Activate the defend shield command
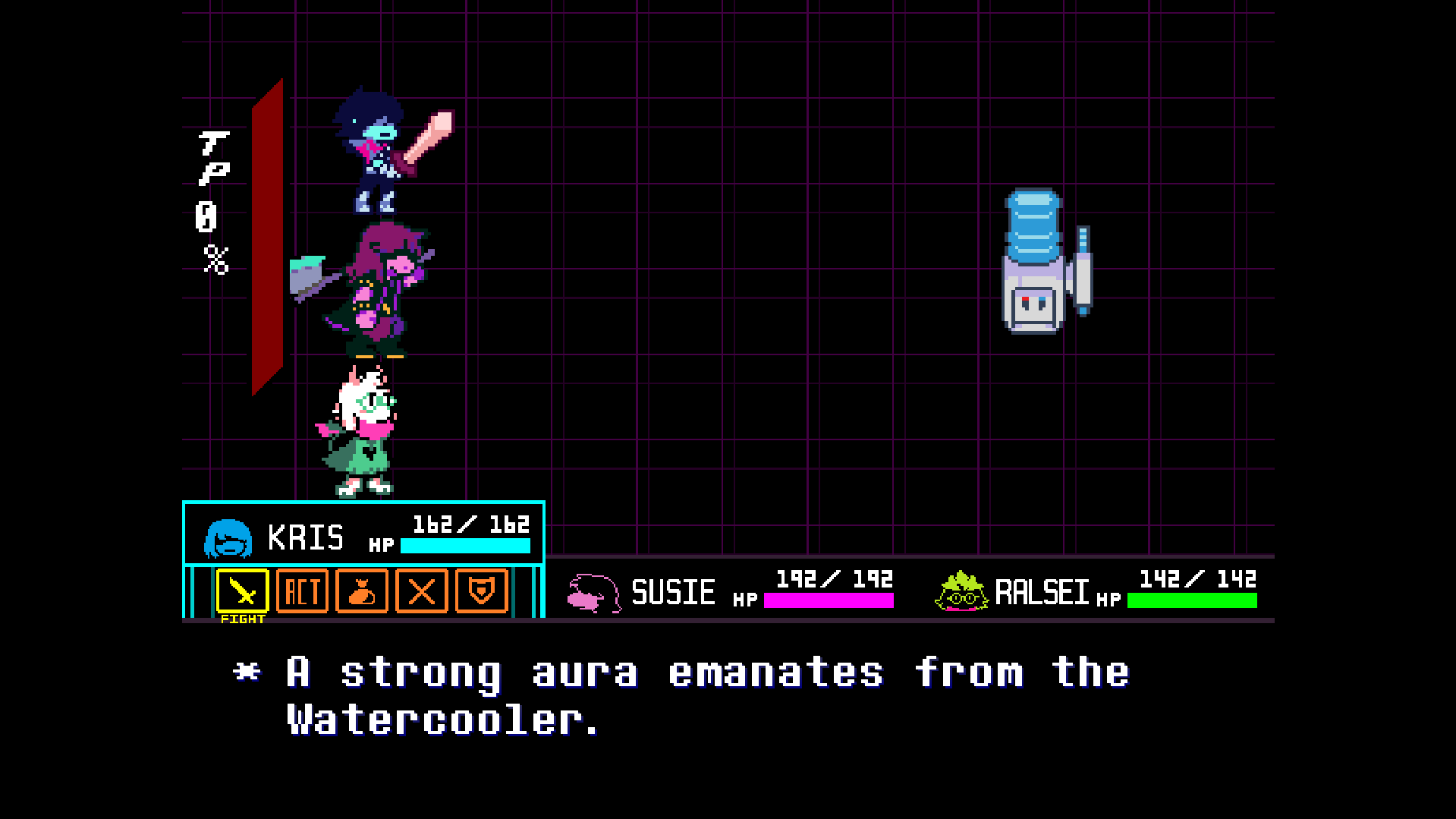Viewport: 1456px width, 819px height. point(481,591)
